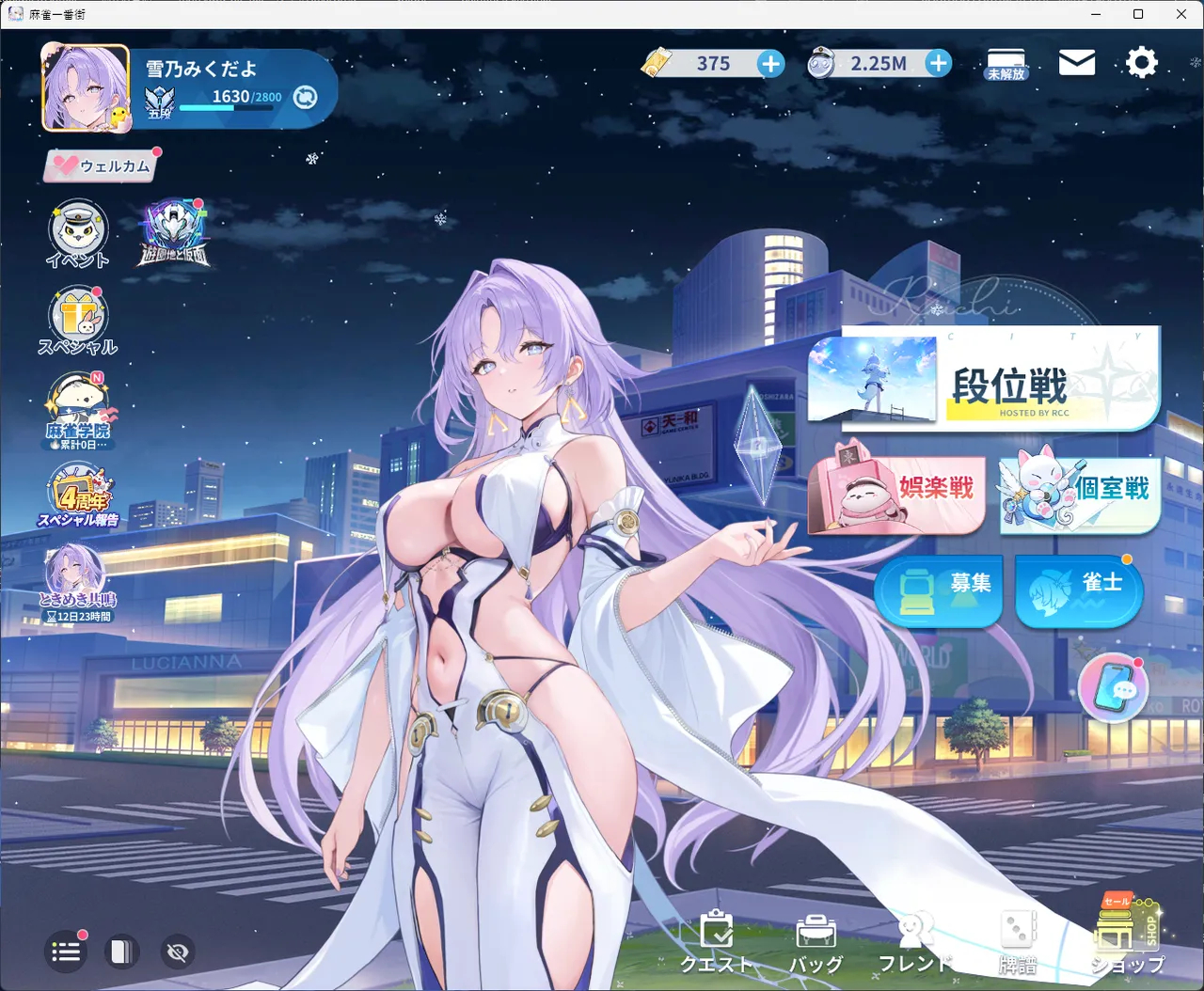
Task: Open the task list icon bottom left
Action: [x=65, y=952]
